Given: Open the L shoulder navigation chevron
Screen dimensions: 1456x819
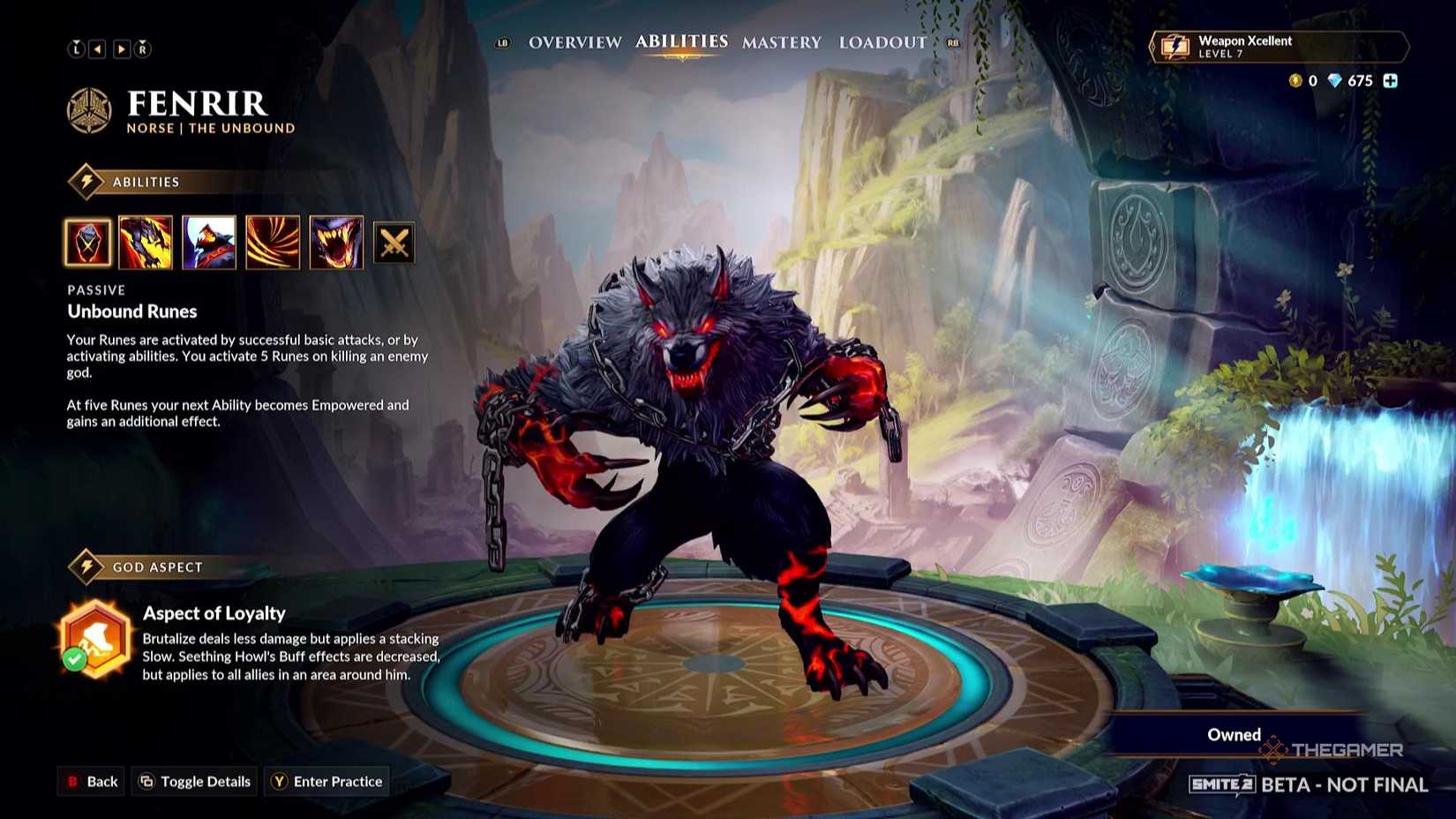Looking at the screenshot, I should (x=78, y=49).
